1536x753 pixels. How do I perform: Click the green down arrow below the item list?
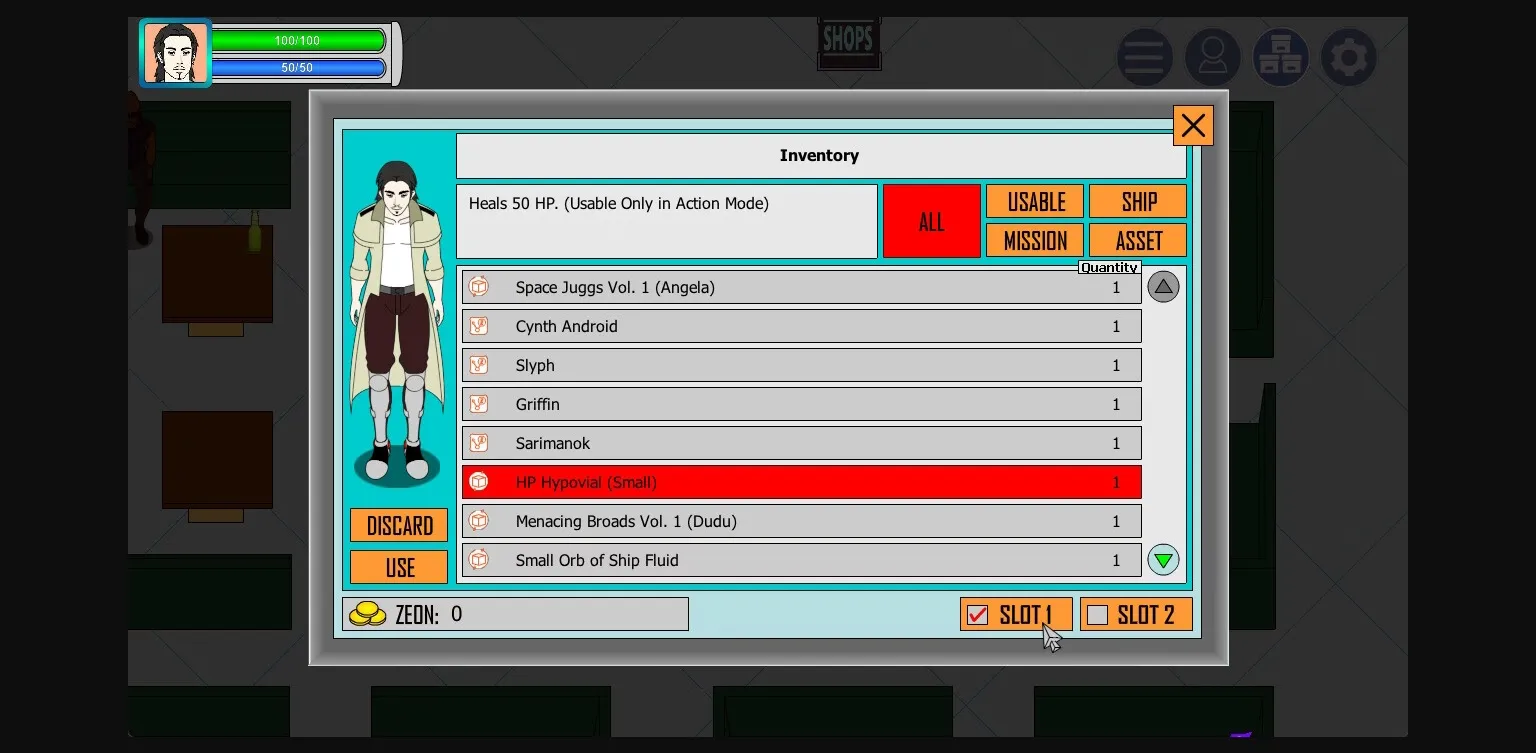(x=1163, y=559)
